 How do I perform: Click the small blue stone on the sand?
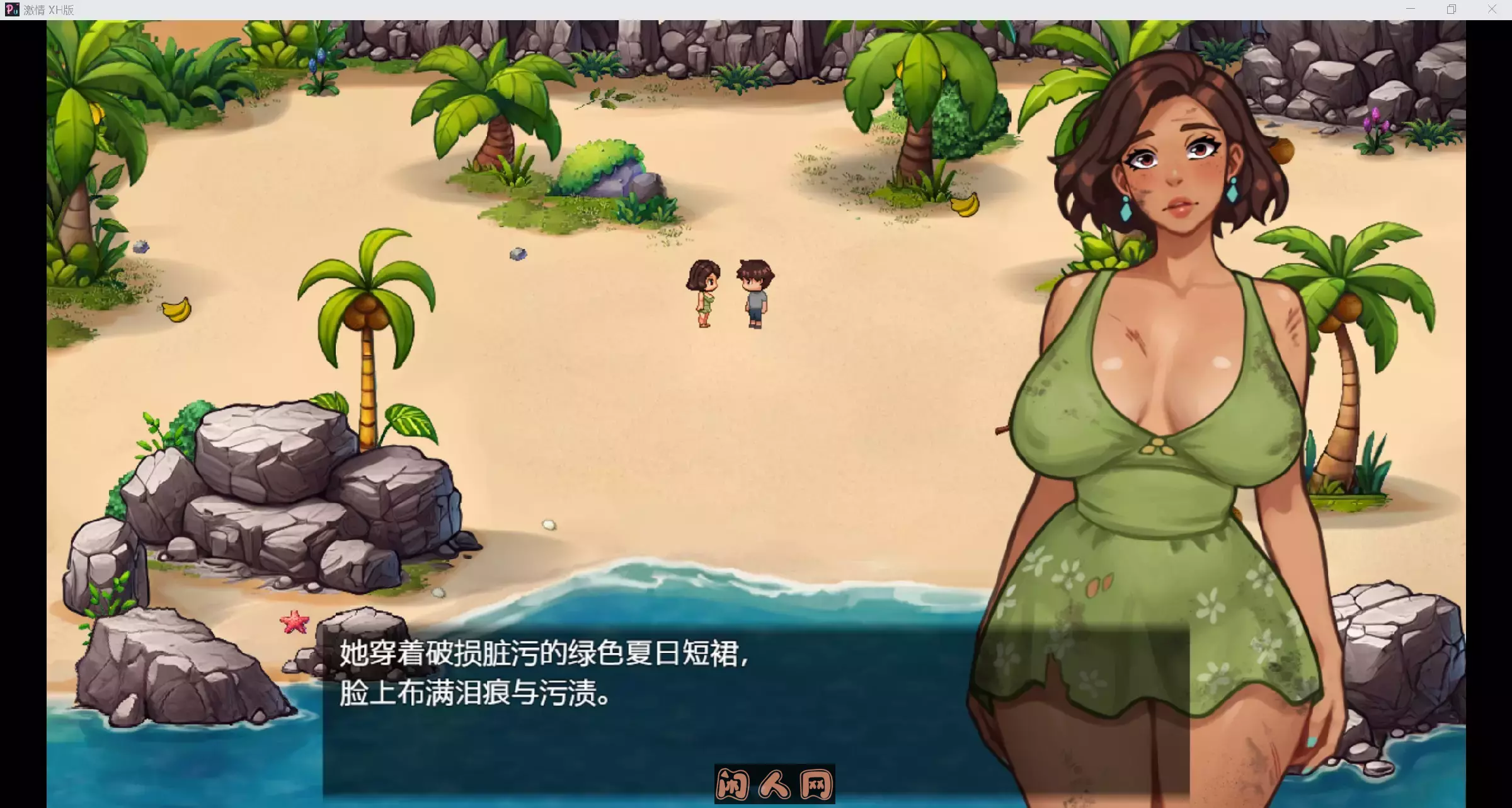(517, 255)
